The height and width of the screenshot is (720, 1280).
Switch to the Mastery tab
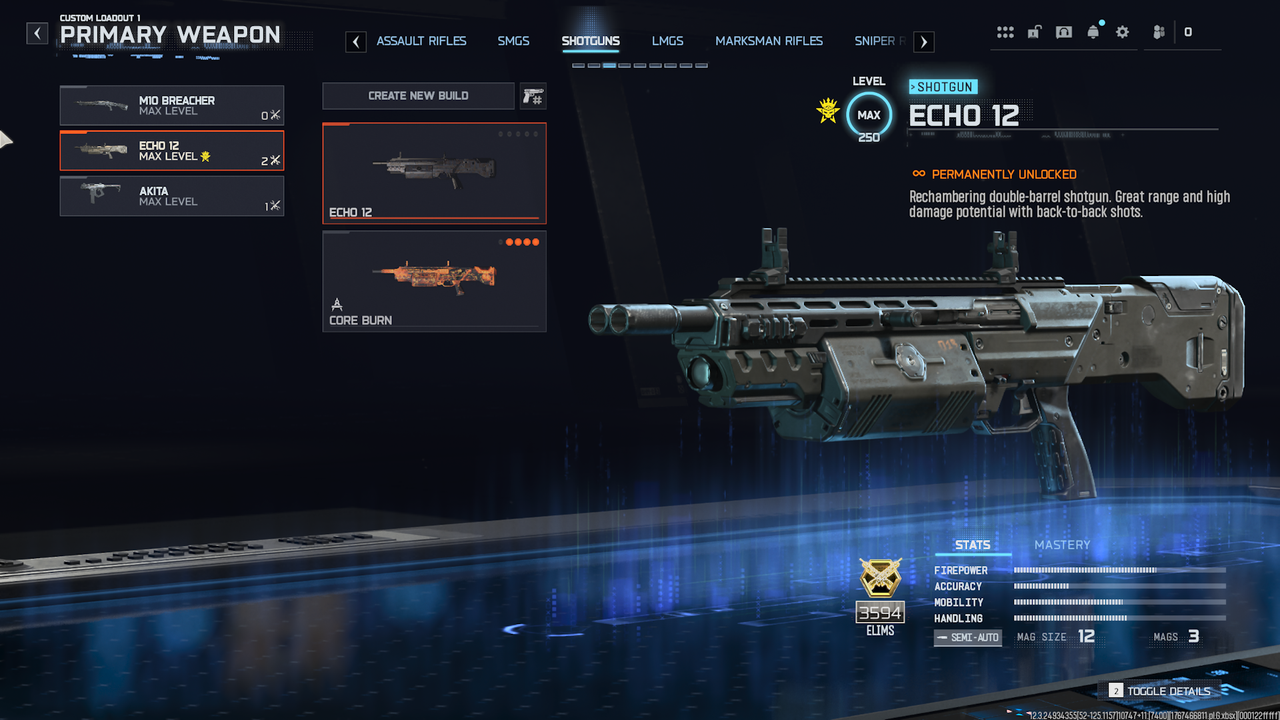1062,545
